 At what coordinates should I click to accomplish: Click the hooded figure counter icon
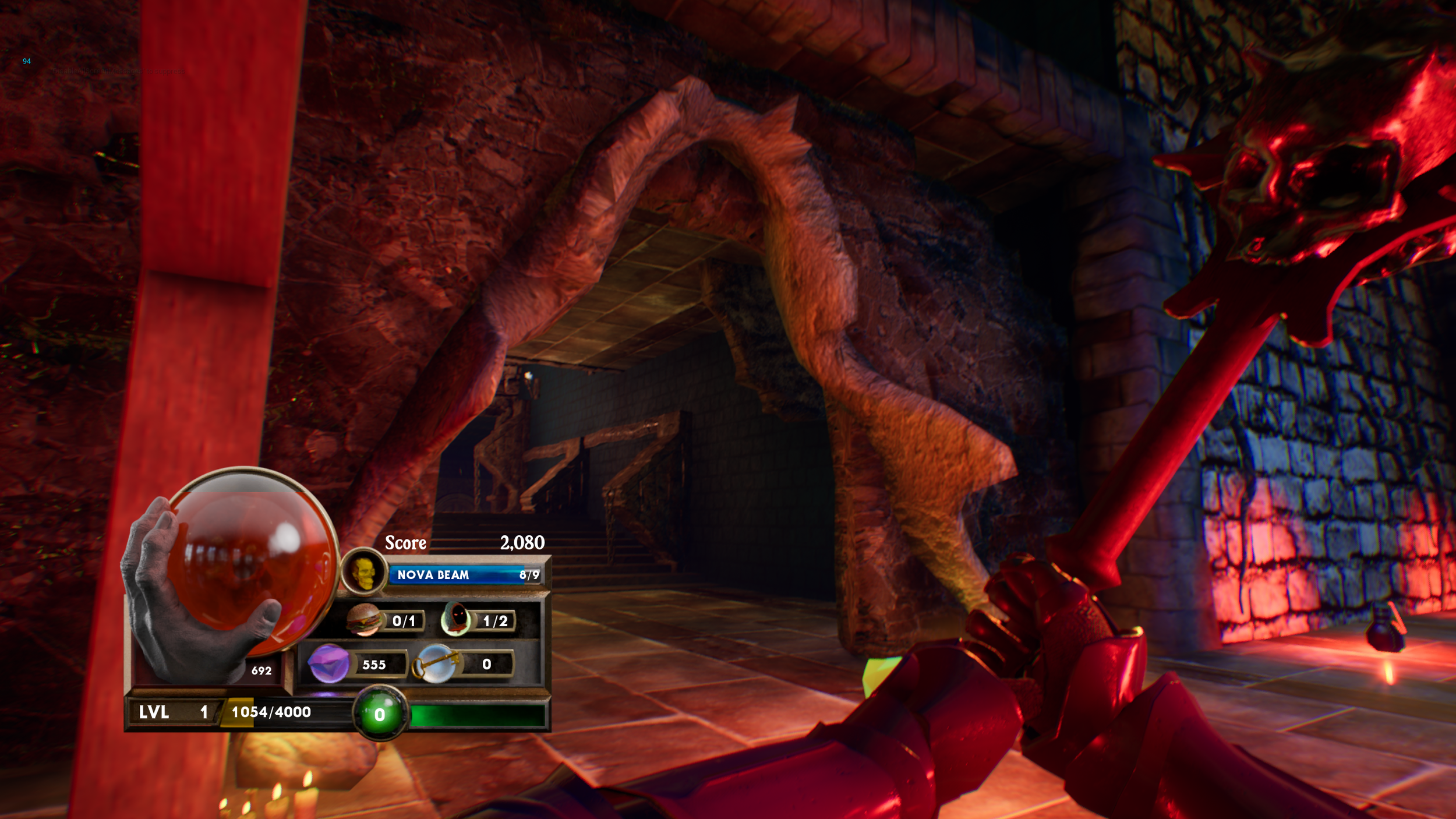pyautogui.click(x=457, y=619)
